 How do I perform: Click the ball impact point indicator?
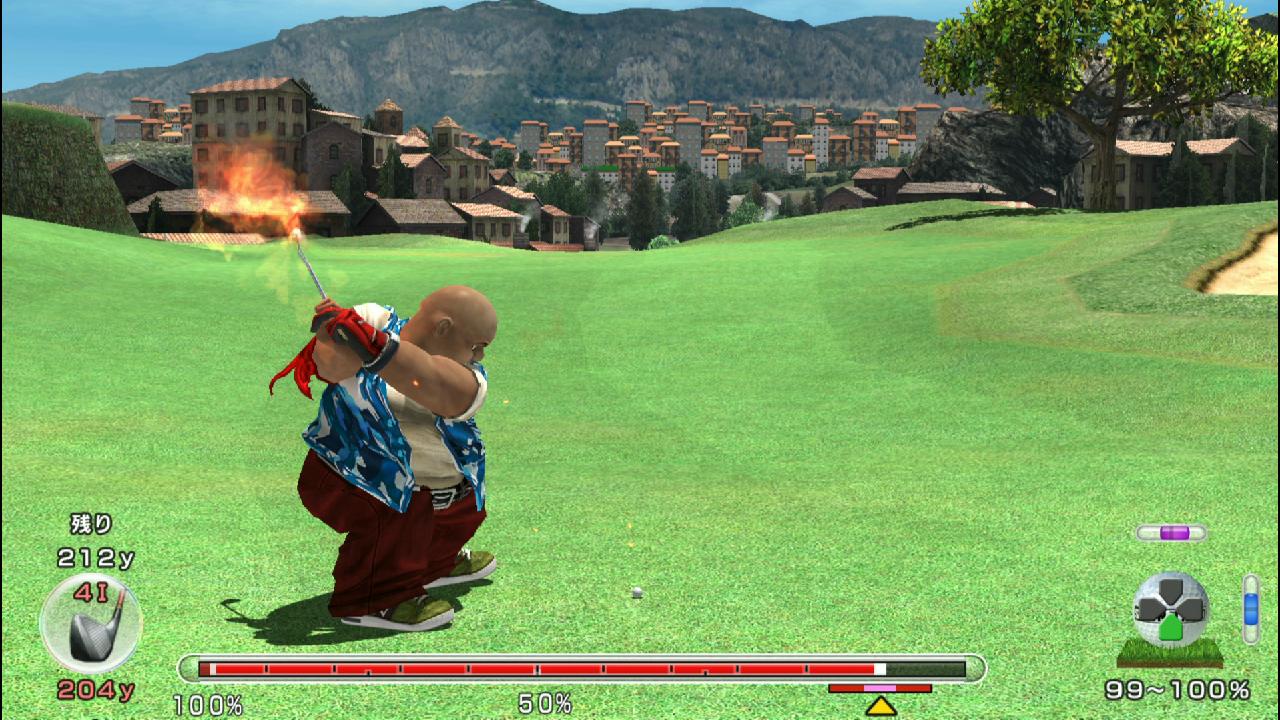[x=1171, y=610]
